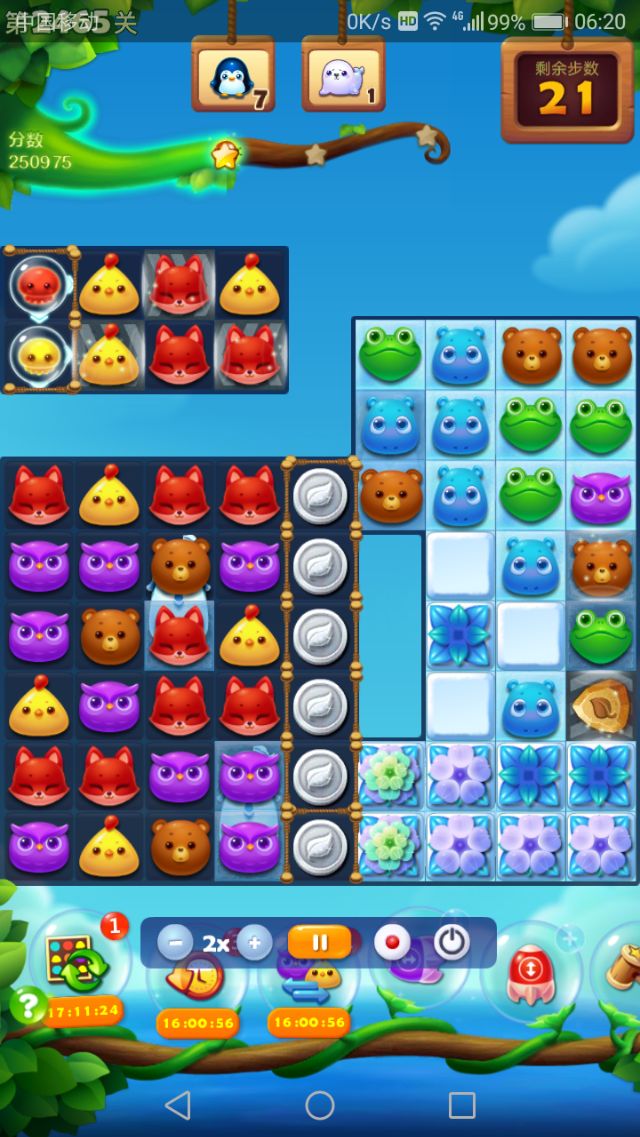The image size is (640, 1137).
Task: Select the gold nugget tile
Action: [x=601, y=704]
